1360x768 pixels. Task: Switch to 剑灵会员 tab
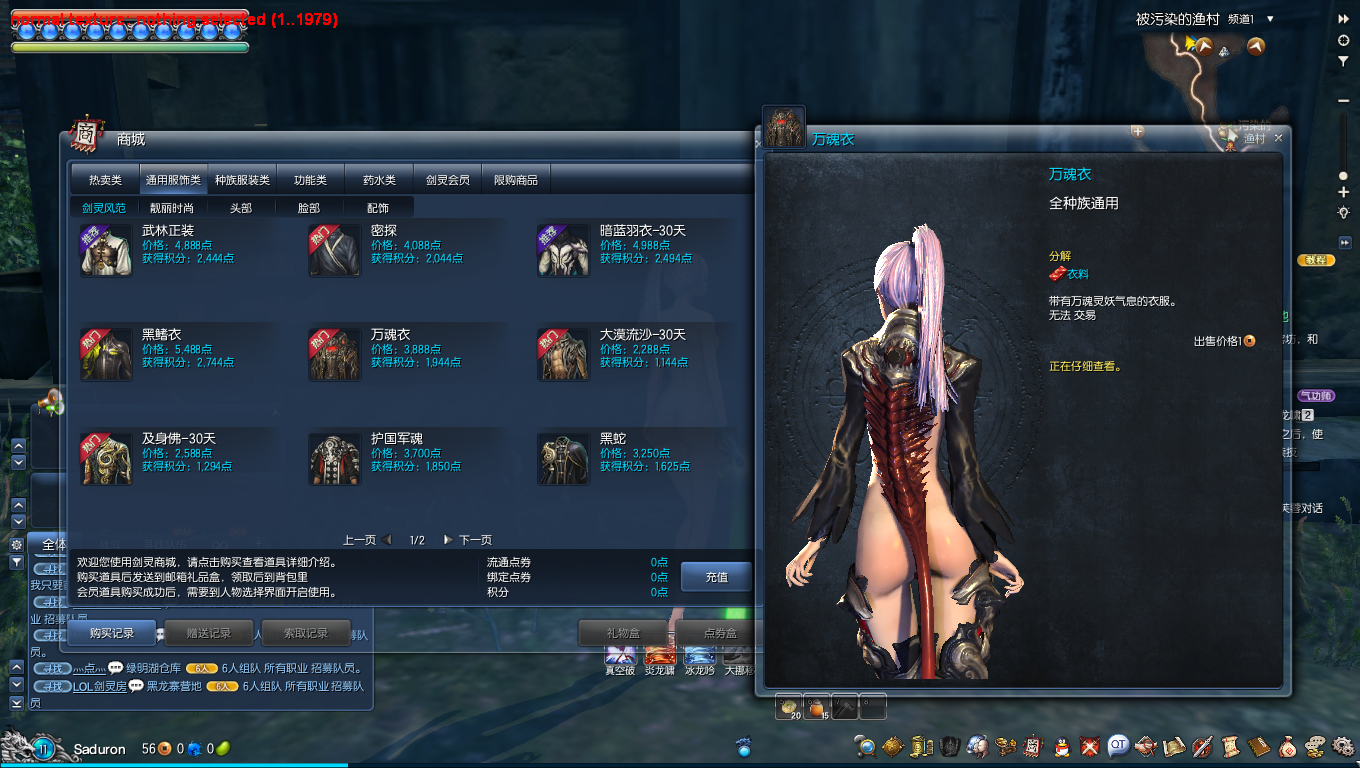point(447,180)
